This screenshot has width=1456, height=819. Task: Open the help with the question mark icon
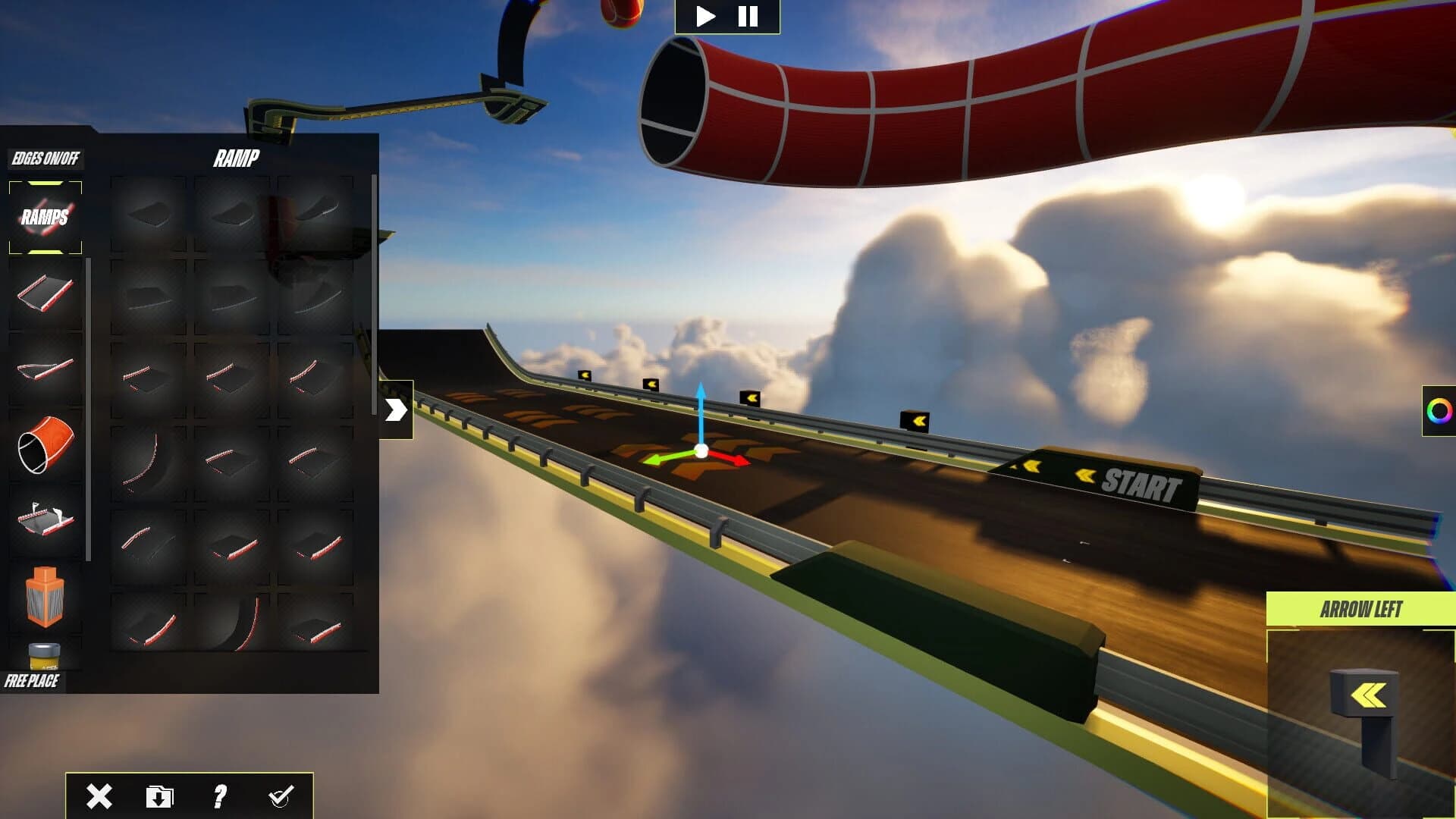(x=220, y=795)
